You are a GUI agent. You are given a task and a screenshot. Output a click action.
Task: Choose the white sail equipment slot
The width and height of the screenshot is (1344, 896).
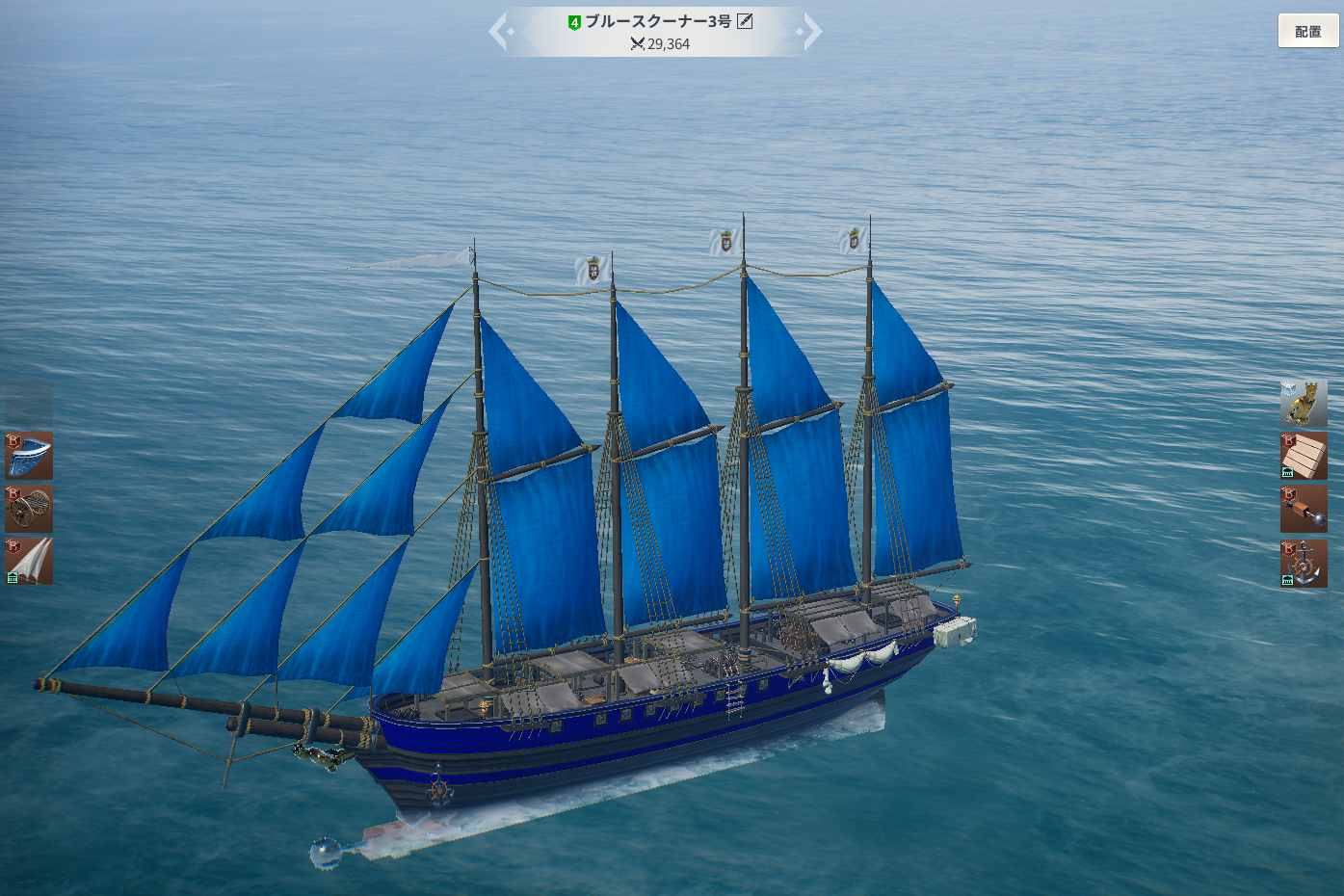[x=29, y=562]
